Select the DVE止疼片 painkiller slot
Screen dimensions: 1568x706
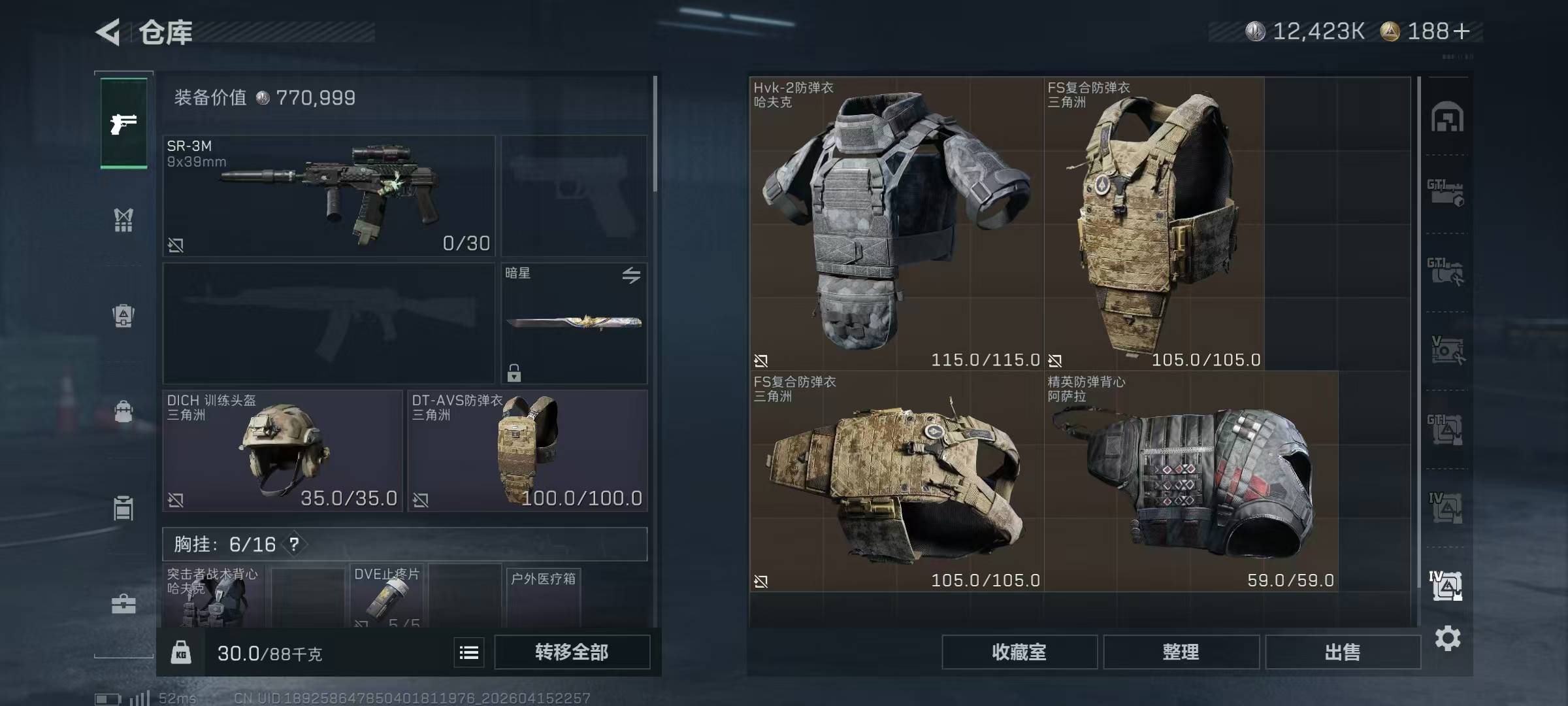387,596
